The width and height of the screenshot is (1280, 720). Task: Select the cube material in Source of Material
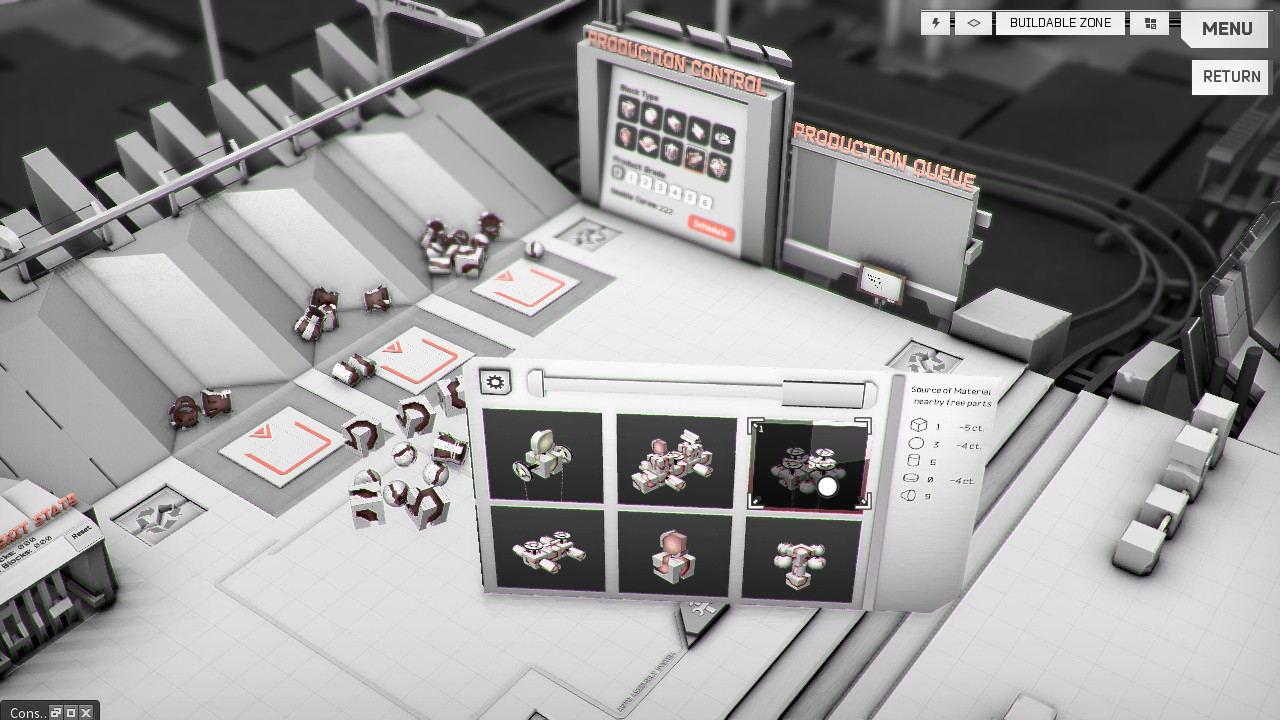919,424
